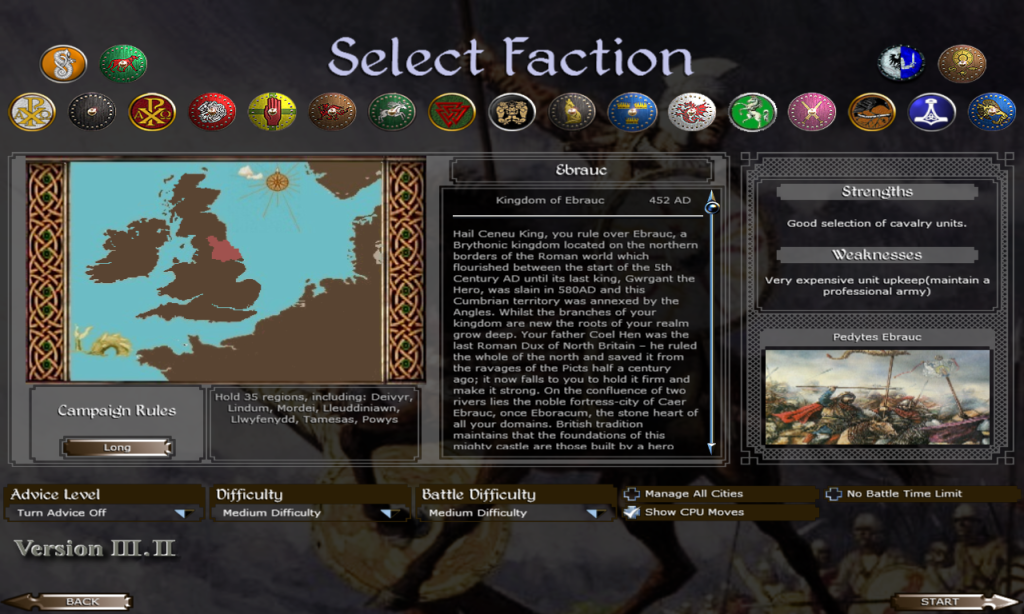Pick the blue shield with three gold crowns
This screenshot has width=1024, height=614.
[632, 112]
